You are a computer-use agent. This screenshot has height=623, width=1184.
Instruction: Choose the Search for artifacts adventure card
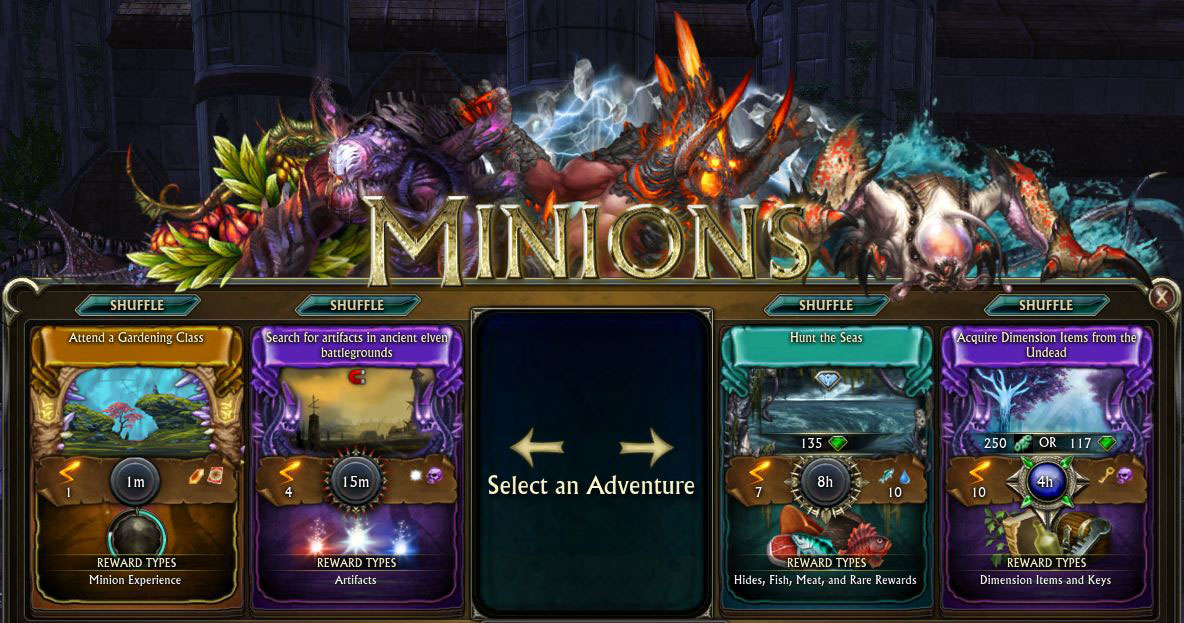click(357, 400)
